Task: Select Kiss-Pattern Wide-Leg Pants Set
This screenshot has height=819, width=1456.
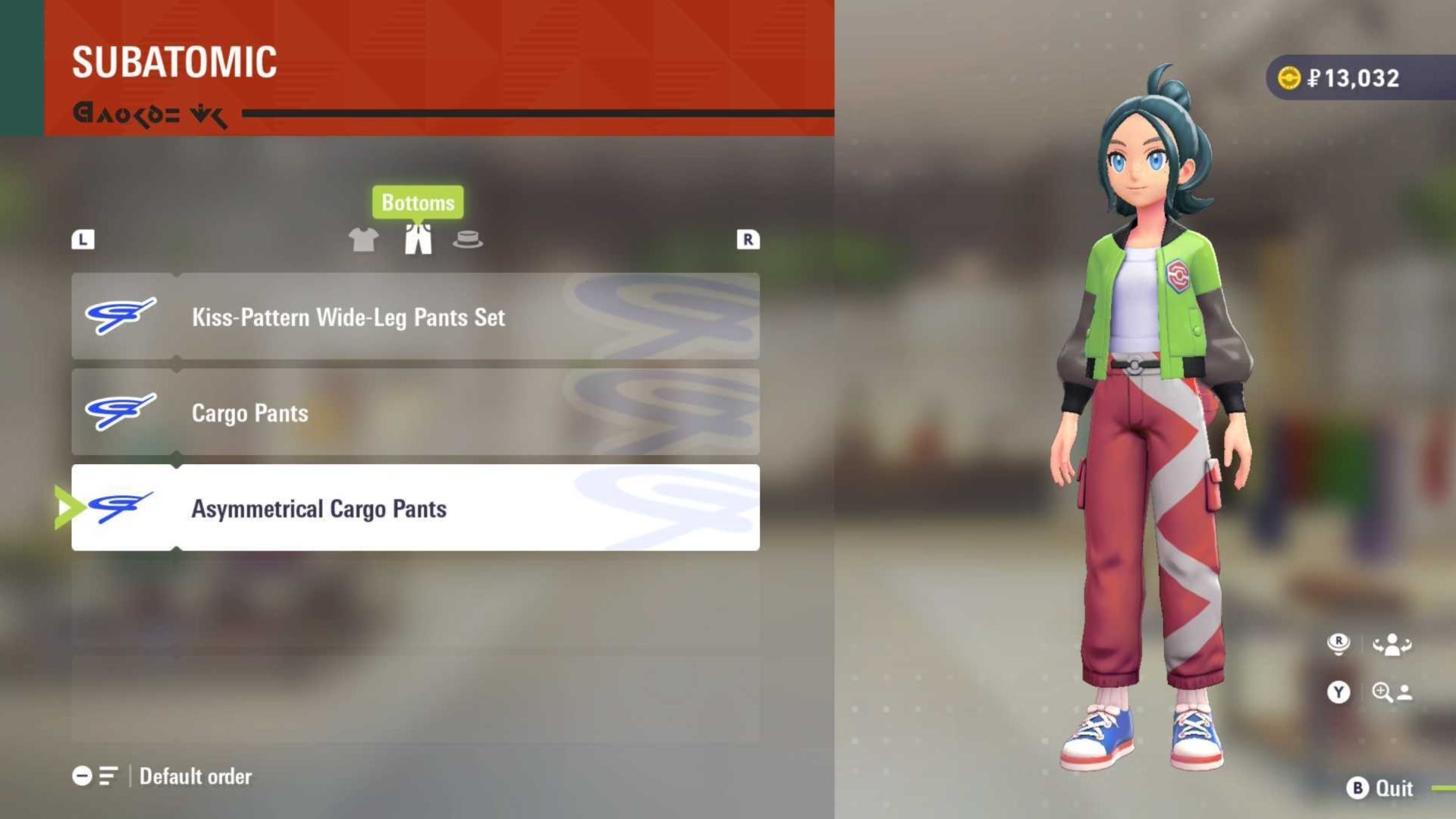Action: pos(416,316)
